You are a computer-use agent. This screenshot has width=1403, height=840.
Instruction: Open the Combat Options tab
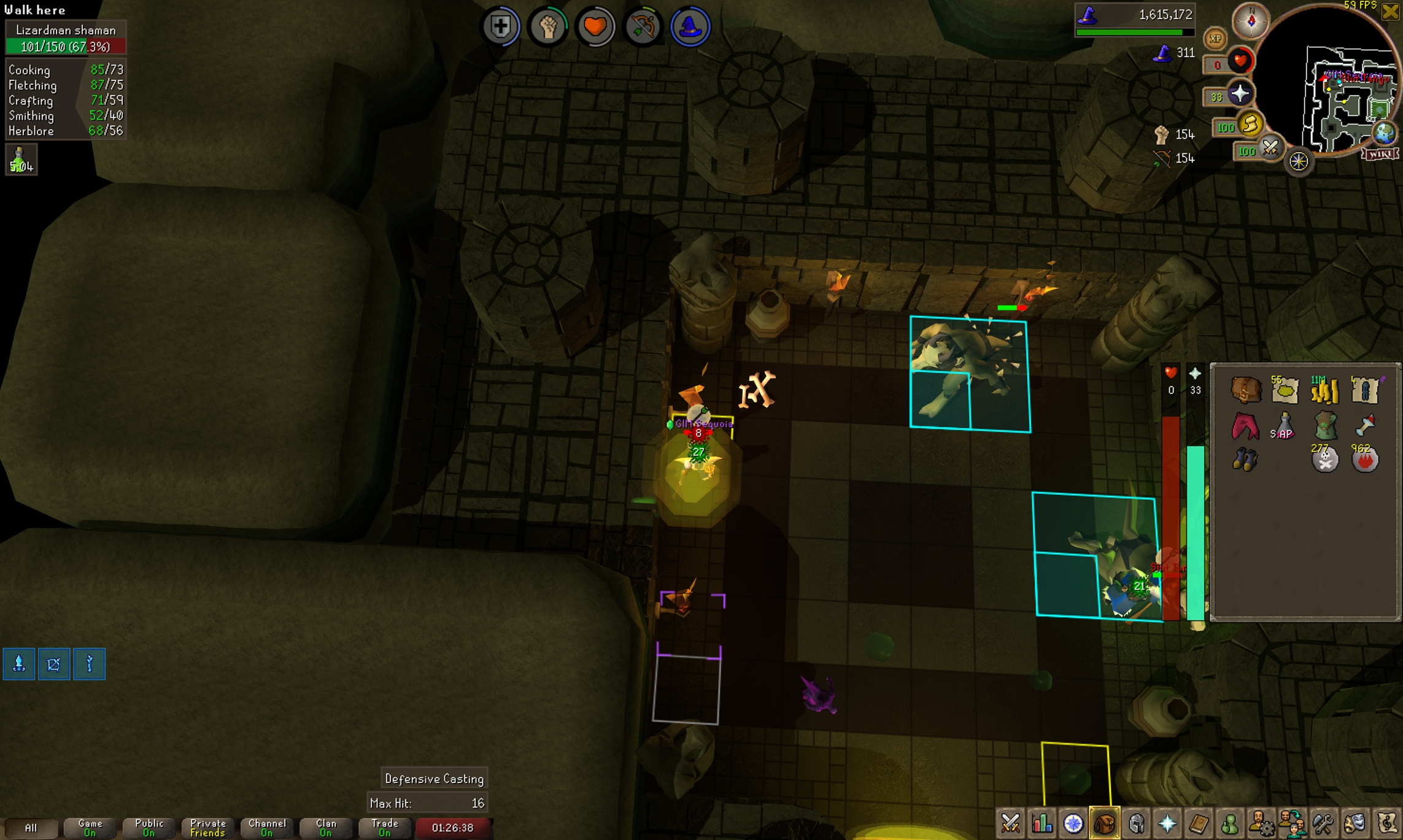[x=1010, y=823]
